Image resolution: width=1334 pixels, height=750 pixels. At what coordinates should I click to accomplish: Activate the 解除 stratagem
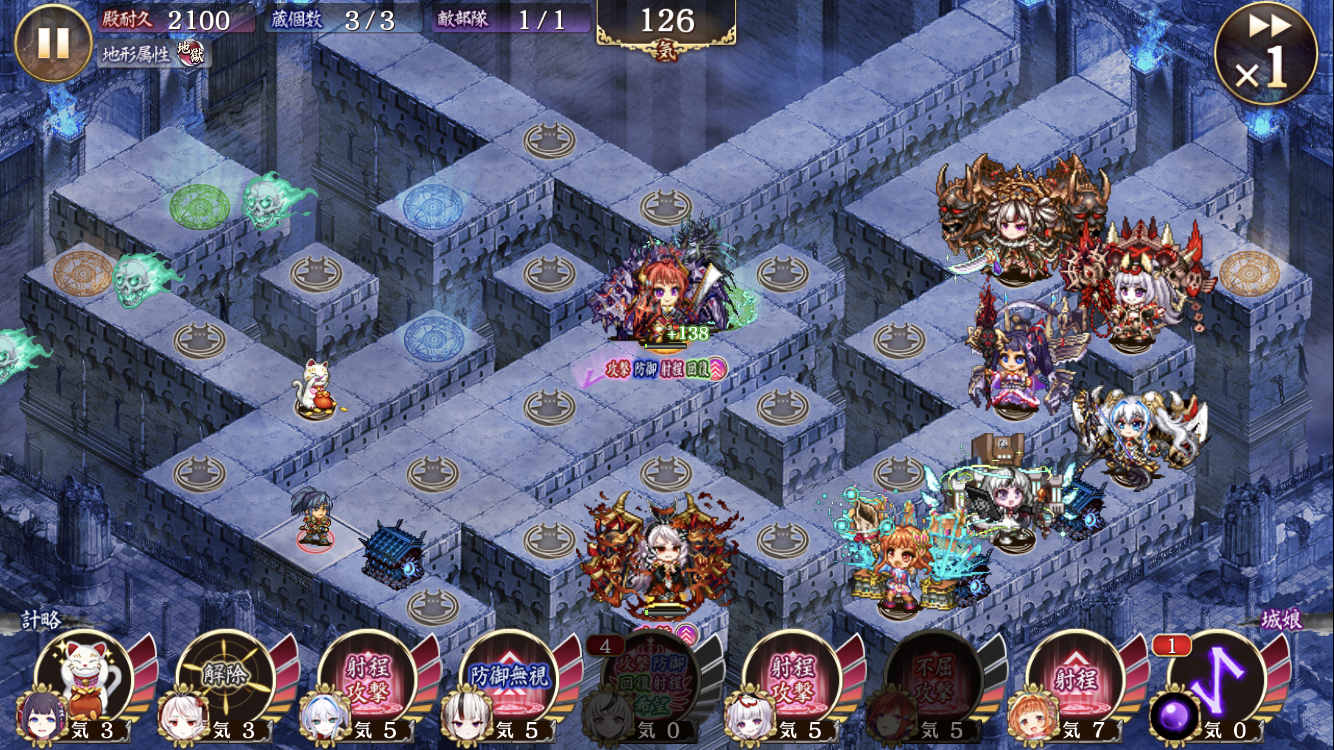click(x=225, y=682)
